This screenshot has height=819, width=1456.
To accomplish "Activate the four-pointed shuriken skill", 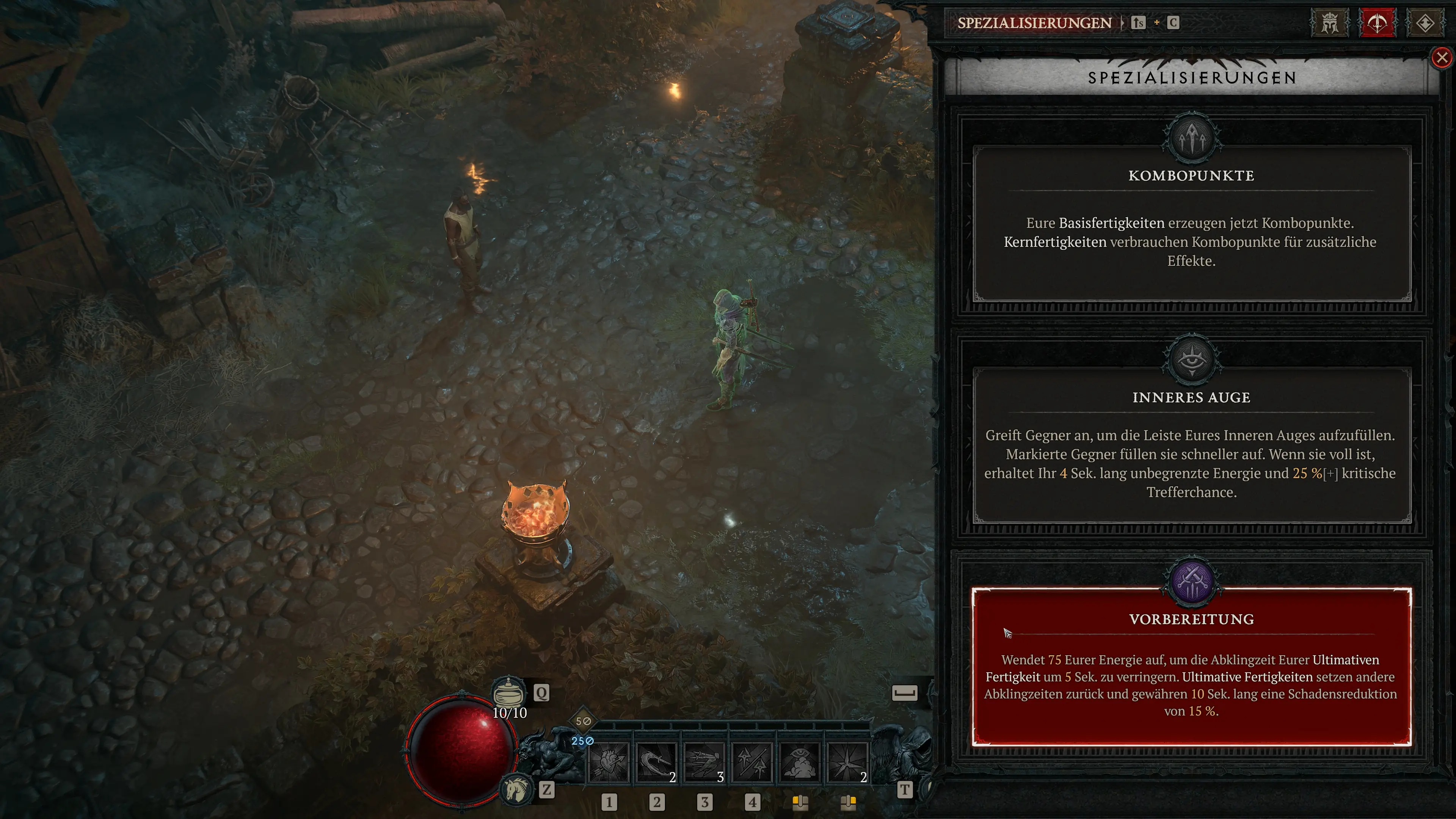I will pos(847,763).
